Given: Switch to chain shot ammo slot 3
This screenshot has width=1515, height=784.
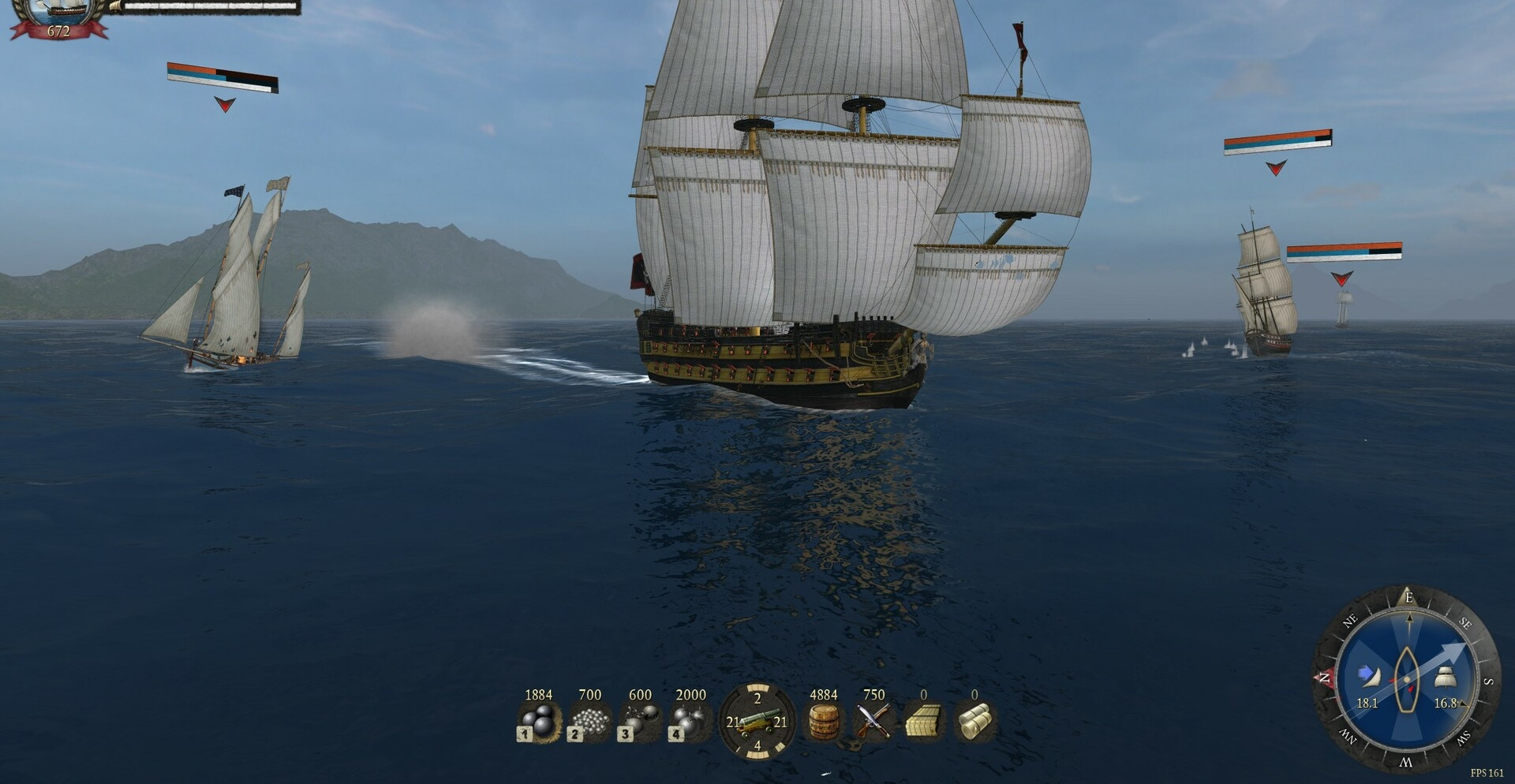Looking at the screenshot, I should click(x=640, y=721).
